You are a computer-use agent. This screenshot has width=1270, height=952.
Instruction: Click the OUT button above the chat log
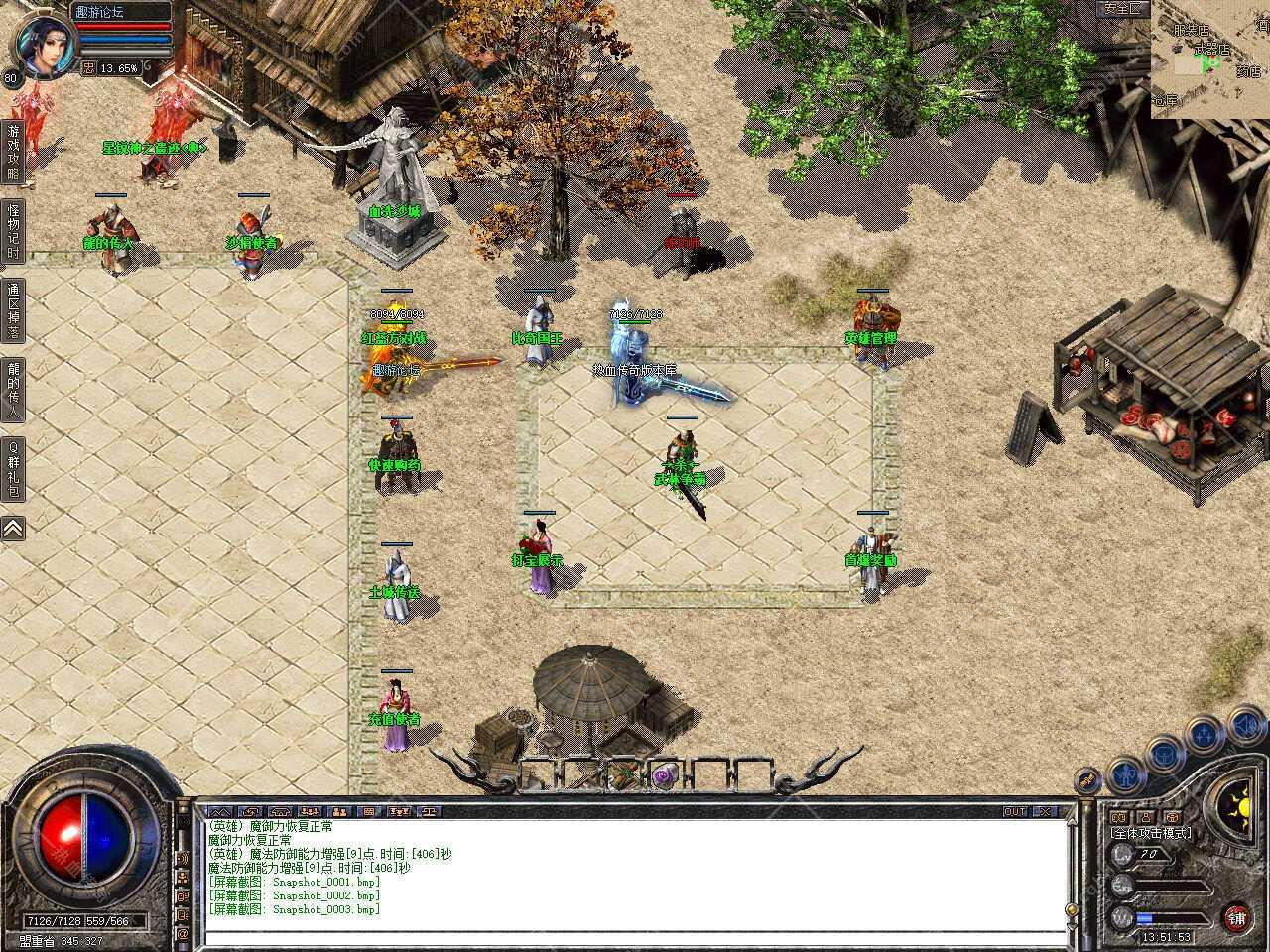pyautogui.click(x=1014, y=811)
